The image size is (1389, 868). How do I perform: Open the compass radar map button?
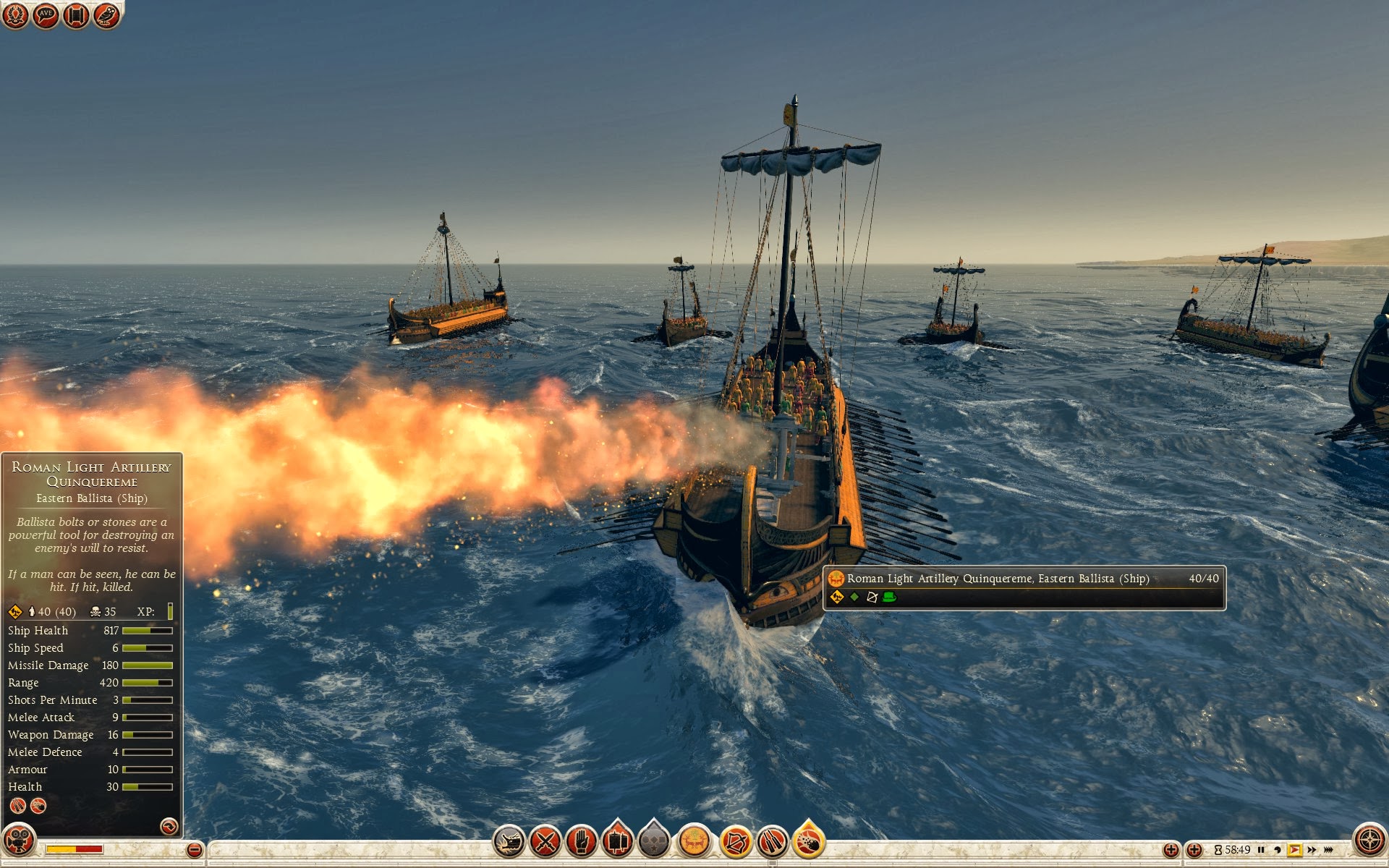(x=1369, y=841)
